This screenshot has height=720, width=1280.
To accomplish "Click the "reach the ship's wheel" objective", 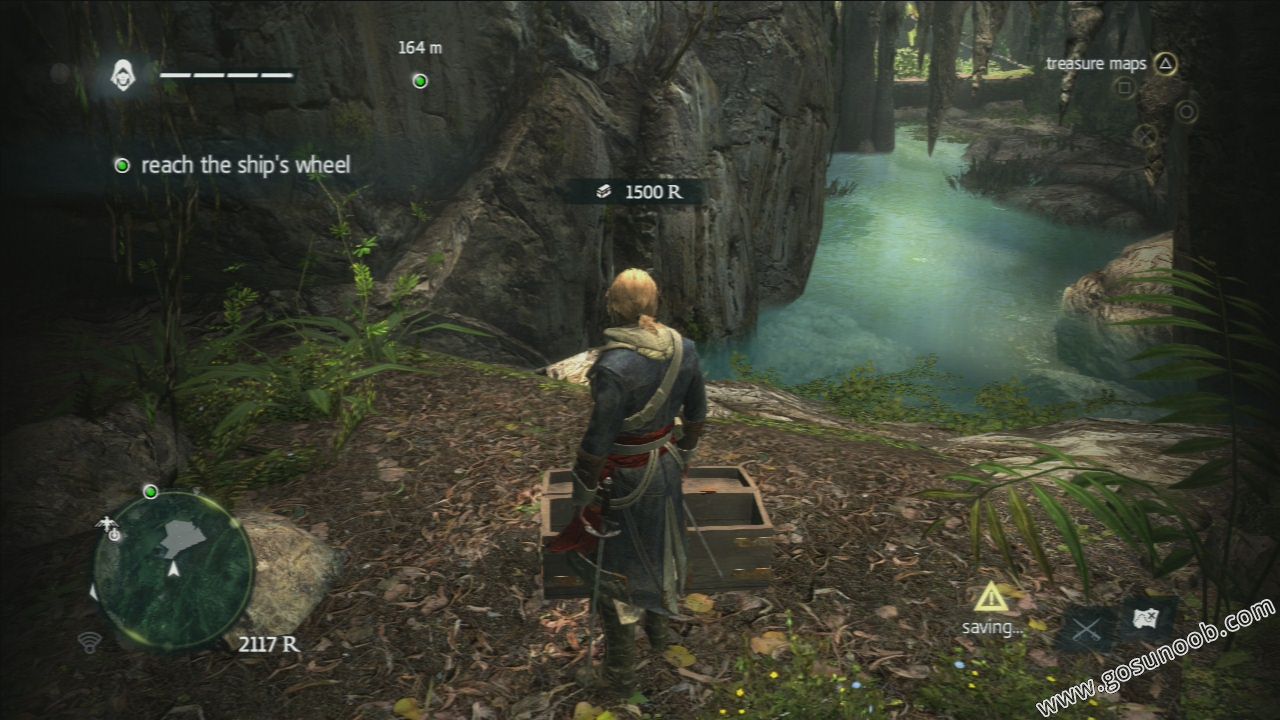I will pyautogui.click(x=245, y=165).
